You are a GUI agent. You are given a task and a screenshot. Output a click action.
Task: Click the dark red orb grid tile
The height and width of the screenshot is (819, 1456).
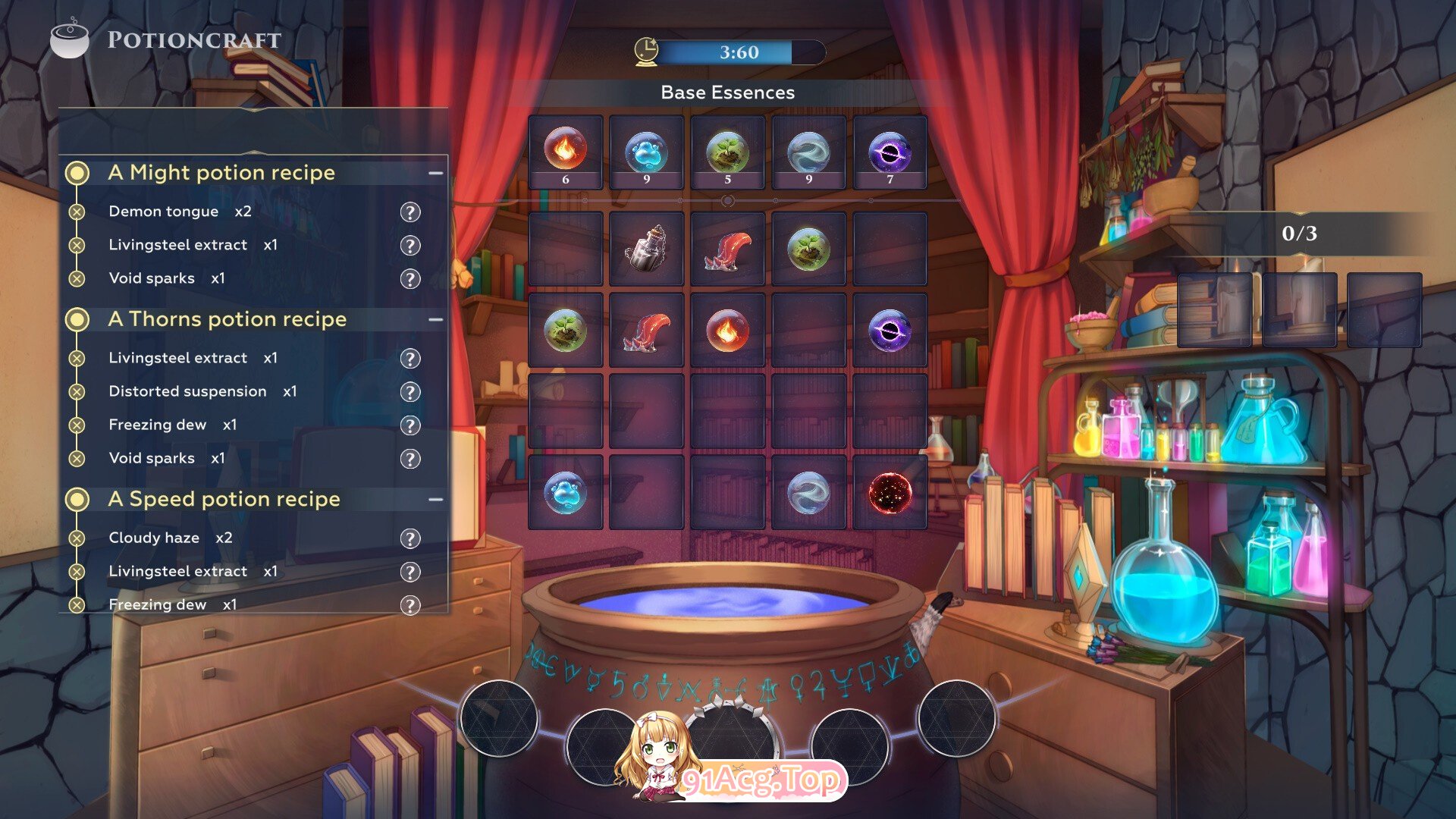pyautogui.click(x=890, y=492)
